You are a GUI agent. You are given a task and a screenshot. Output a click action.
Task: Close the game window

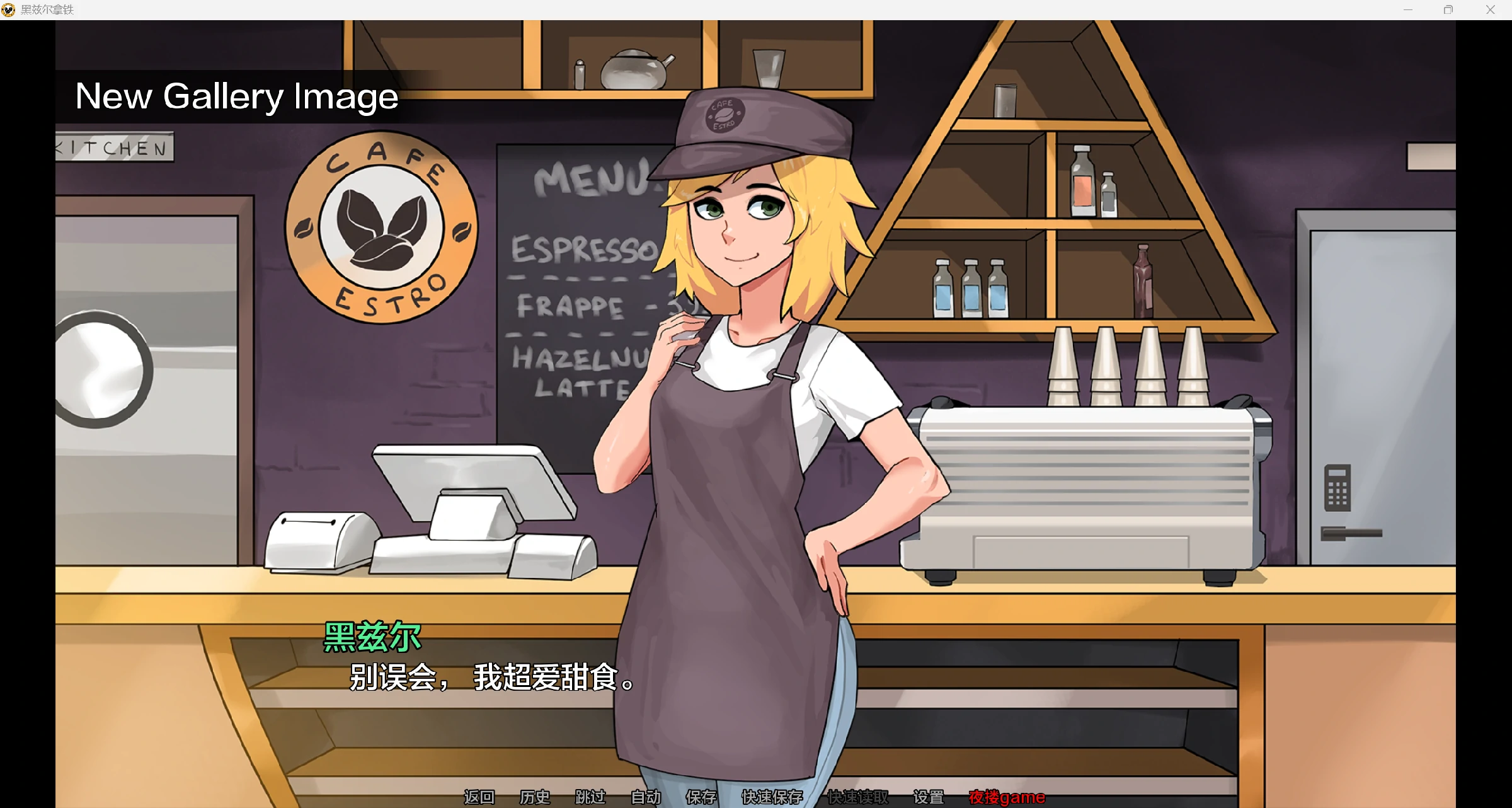pos(1490,9)
